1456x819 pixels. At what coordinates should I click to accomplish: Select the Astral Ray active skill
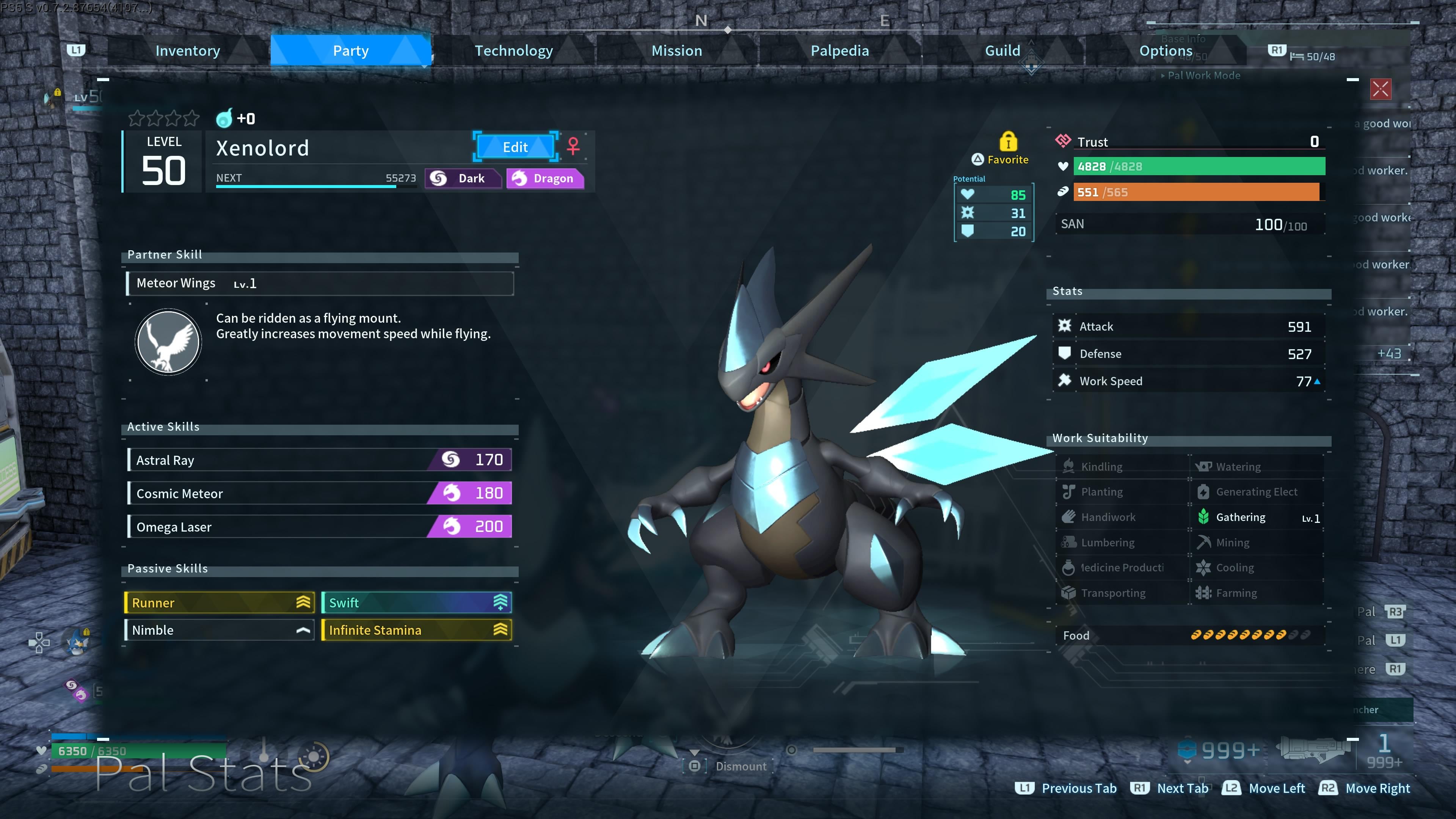[x=320, y=460]
